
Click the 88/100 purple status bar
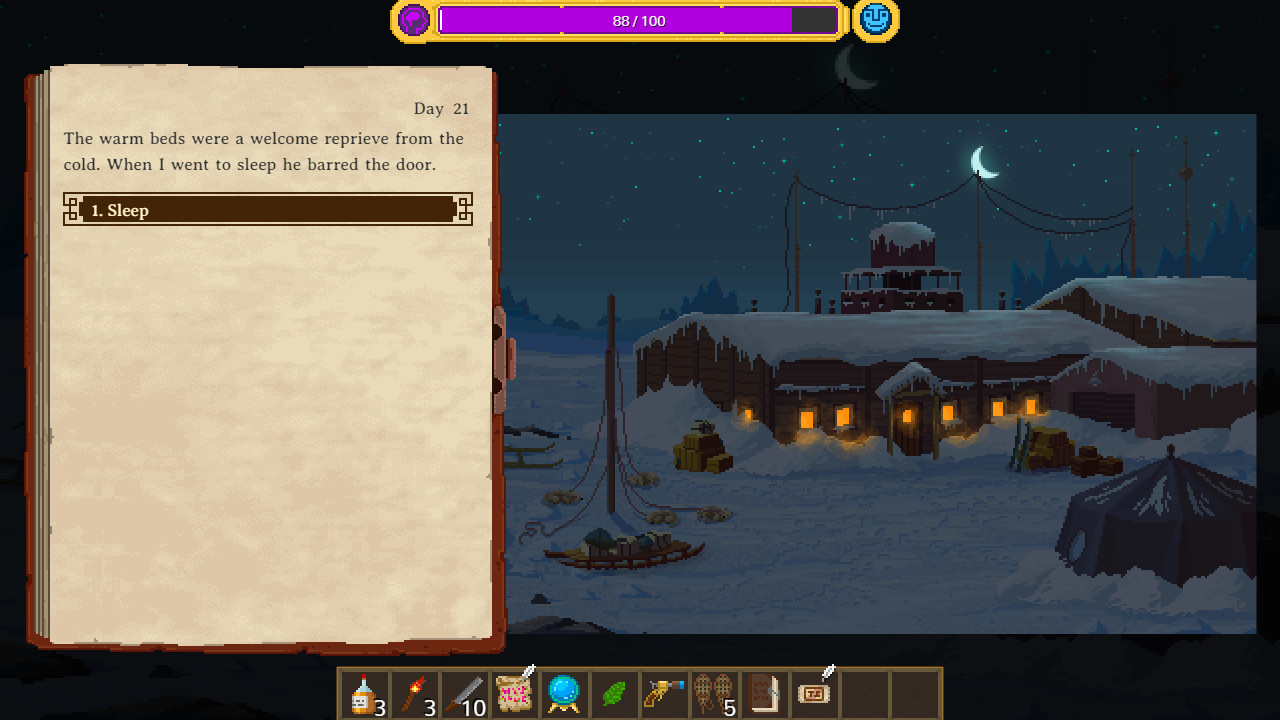(639, 20)
